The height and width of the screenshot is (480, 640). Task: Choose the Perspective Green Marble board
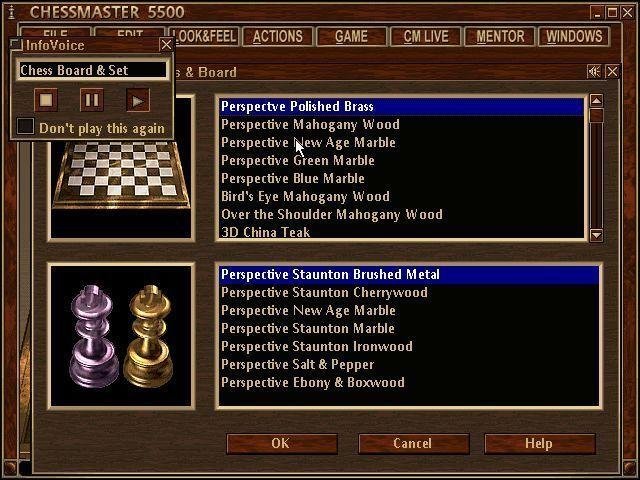298,160
